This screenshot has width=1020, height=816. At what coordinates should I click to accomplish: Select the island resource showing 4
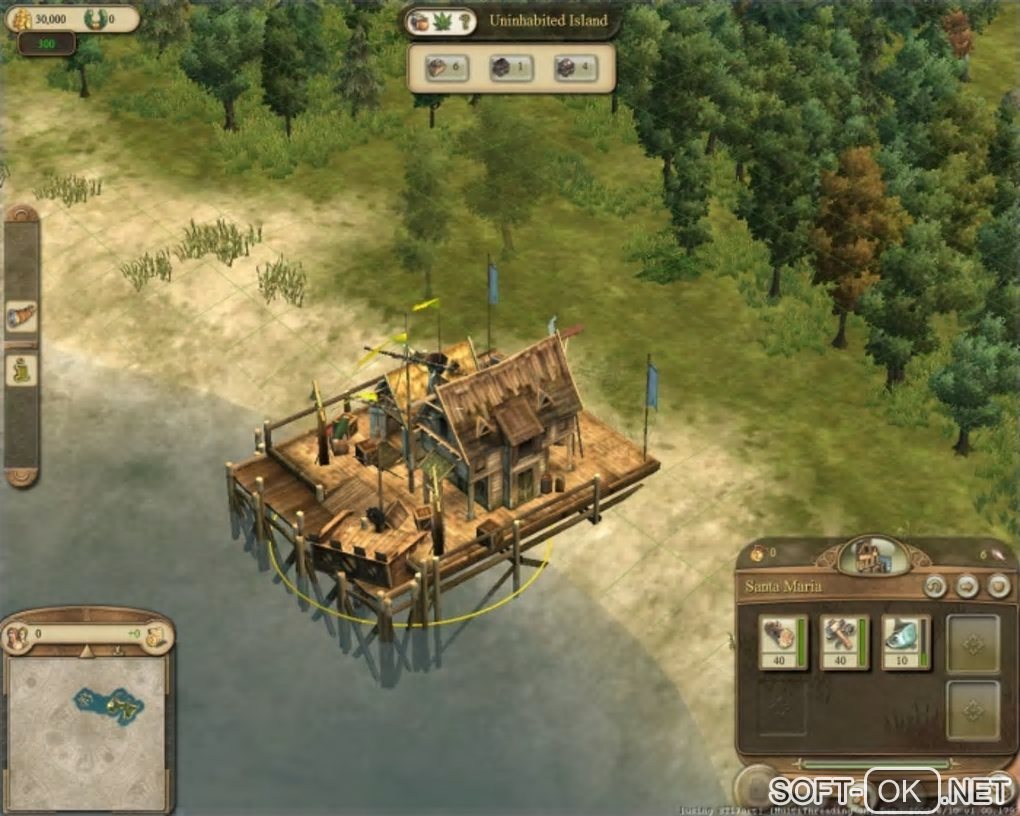576,69
